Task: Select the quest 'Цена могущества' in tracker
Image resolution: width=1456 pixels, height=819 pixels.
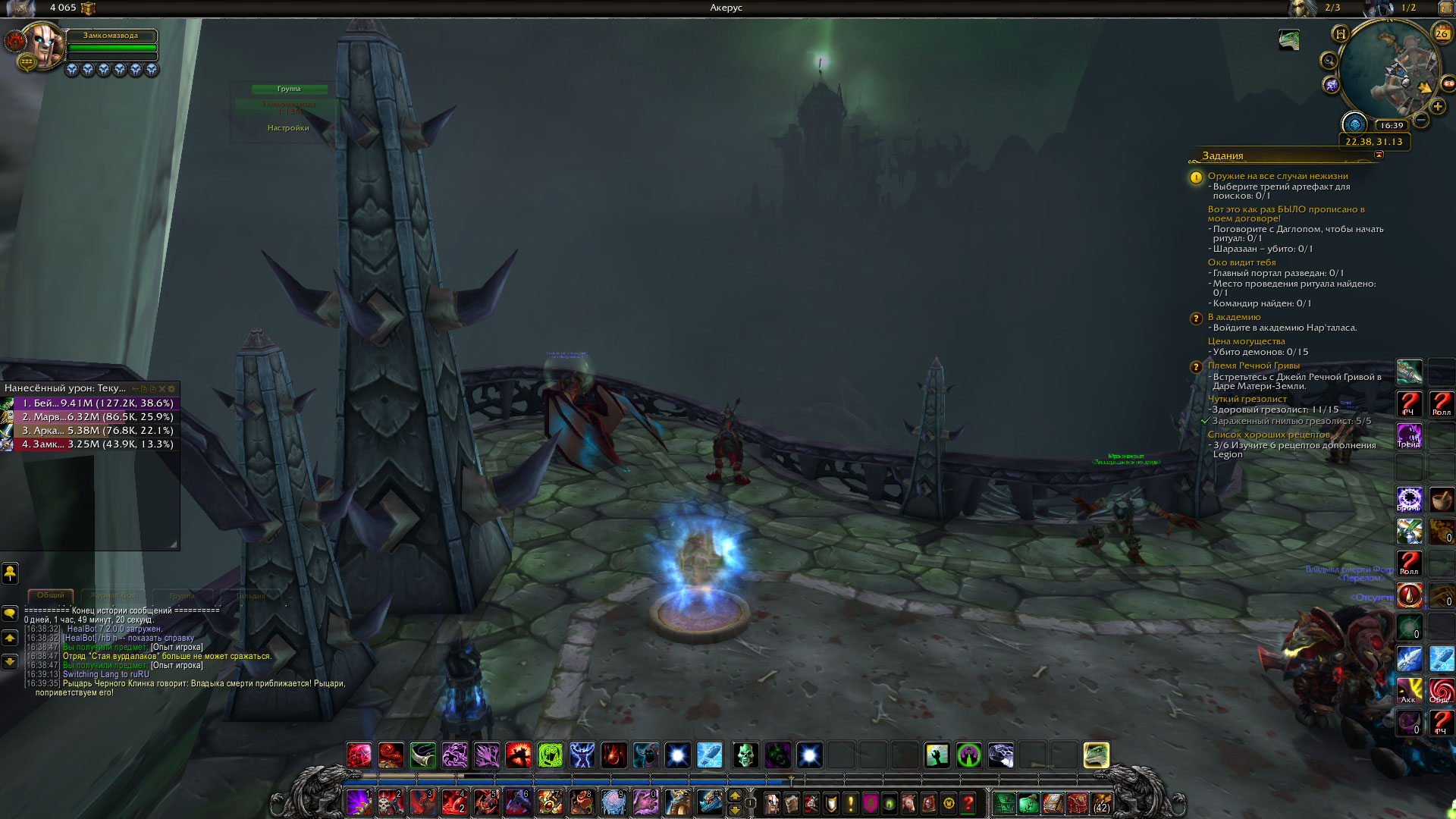Action: tap(1246, 341)
